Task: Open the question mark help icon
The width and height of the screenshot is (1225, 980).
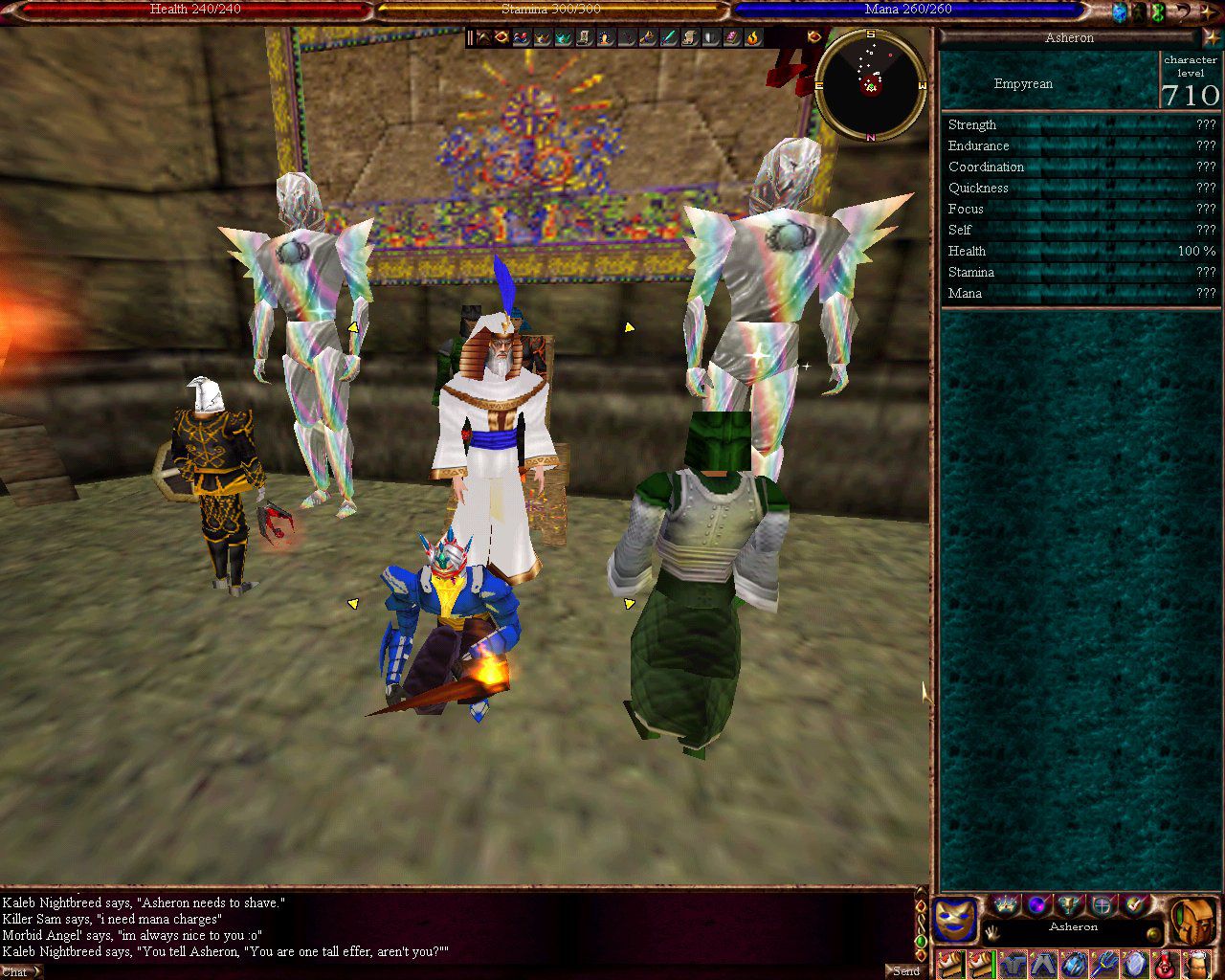Action: pyautogui.click(x=1182, y=12)
